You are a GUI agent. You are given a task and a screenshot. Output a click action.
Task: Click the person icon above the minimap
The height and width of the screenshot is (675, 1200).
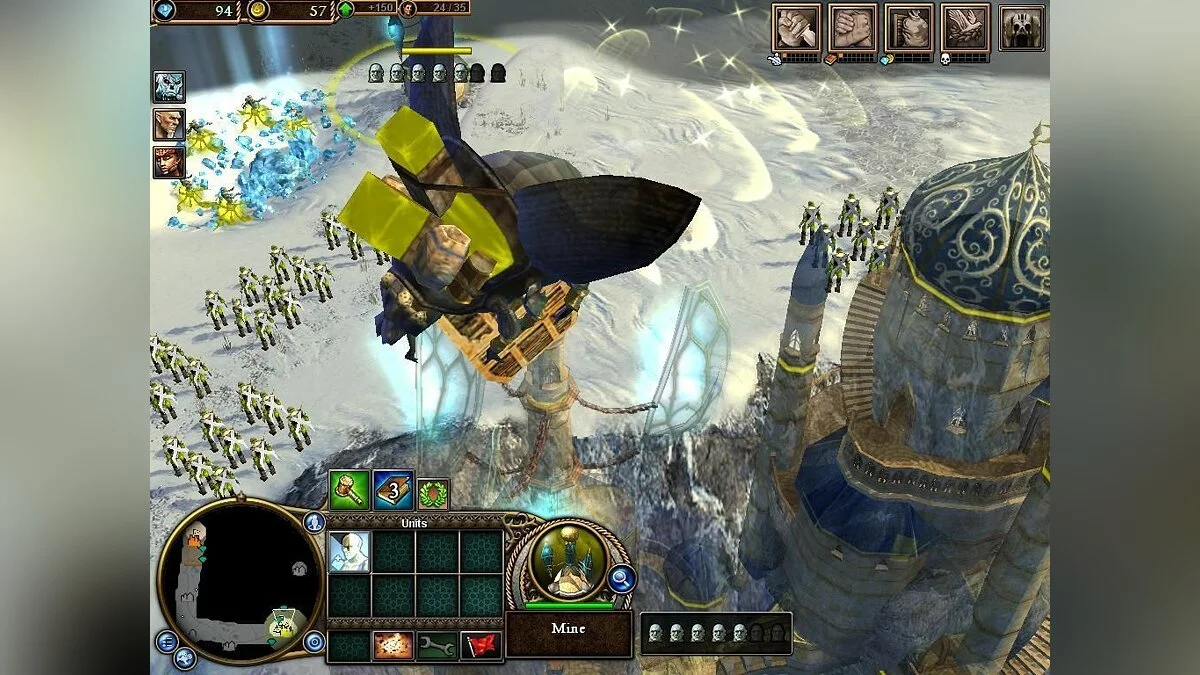(314, 522)
